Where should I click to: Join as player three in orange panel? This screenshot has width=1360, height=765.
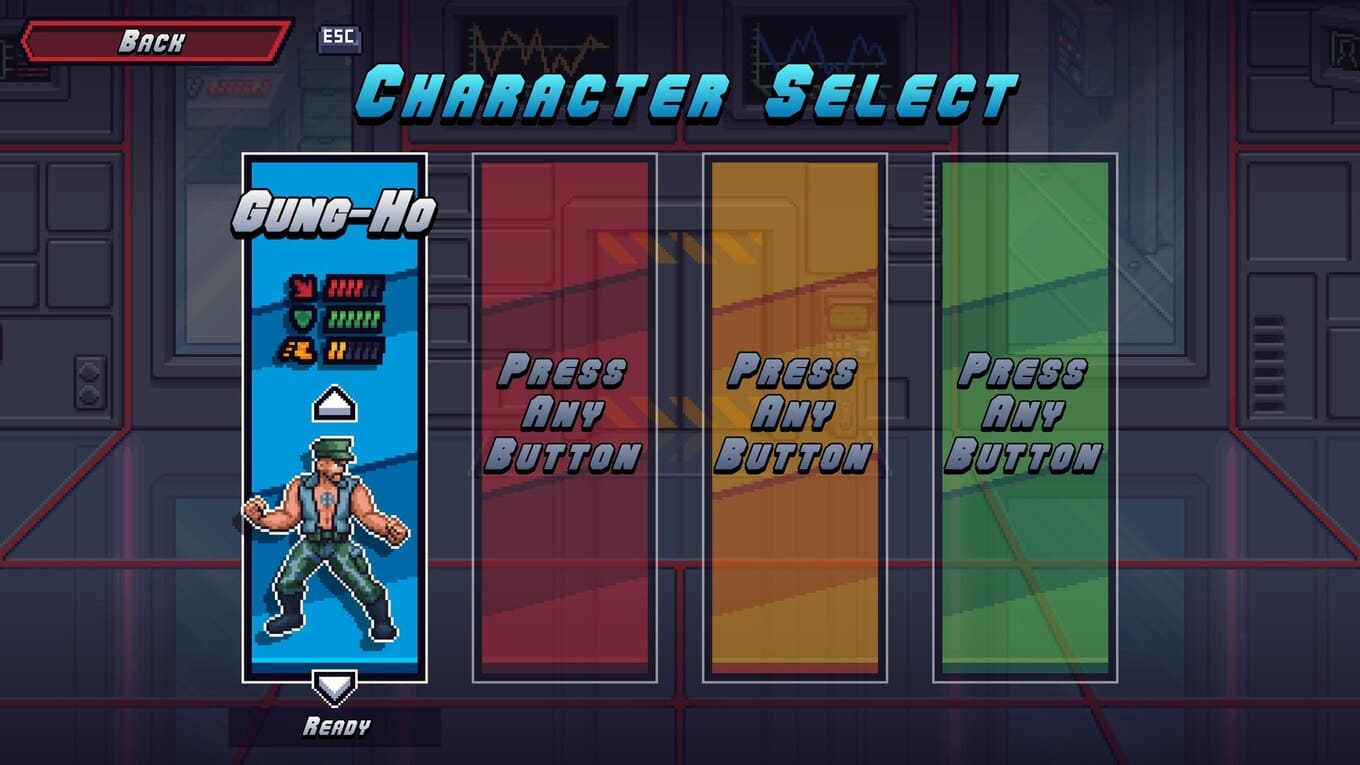794,415
